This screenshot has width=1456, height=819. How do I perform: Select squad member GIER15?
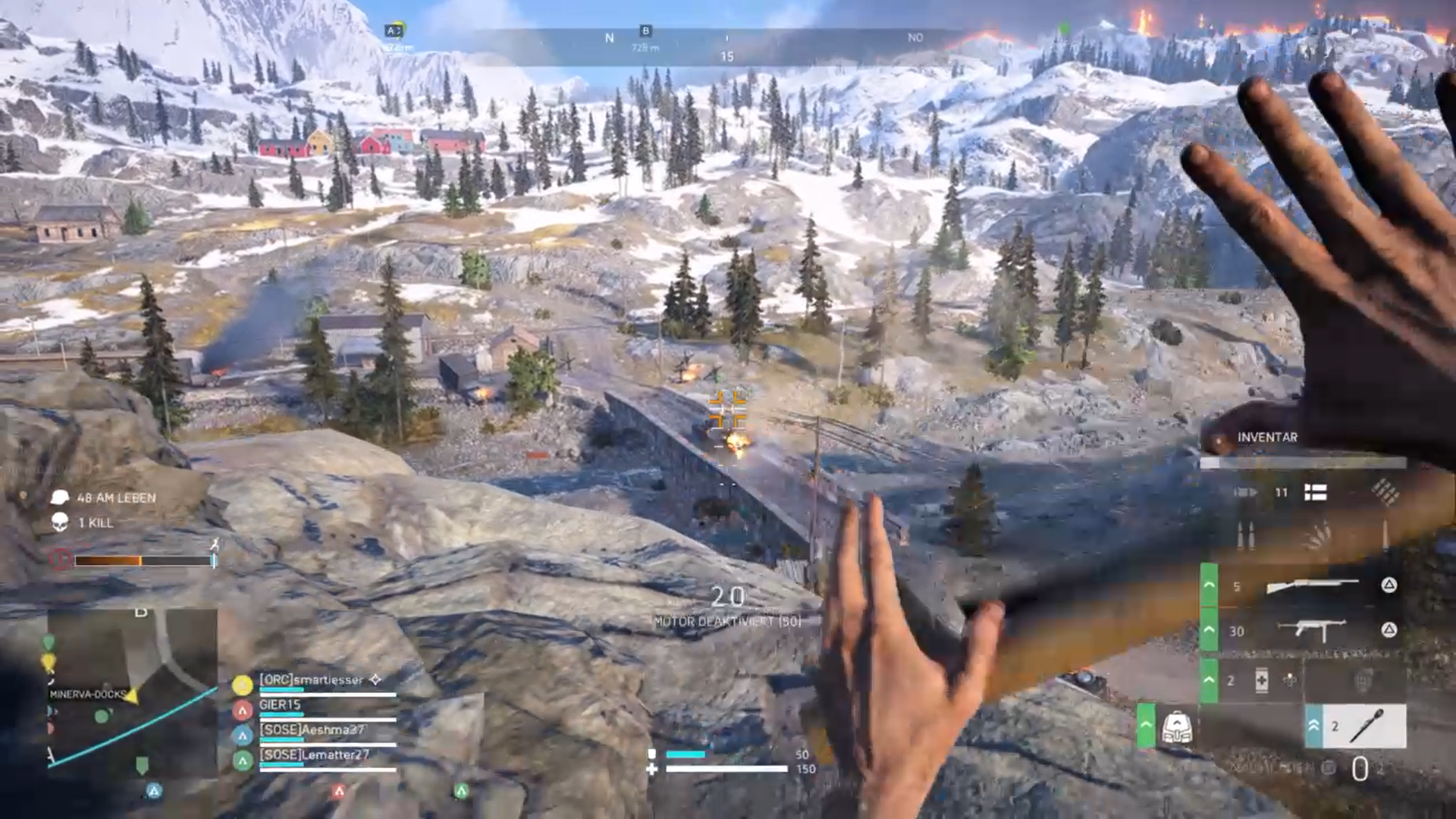click(280, 705)
